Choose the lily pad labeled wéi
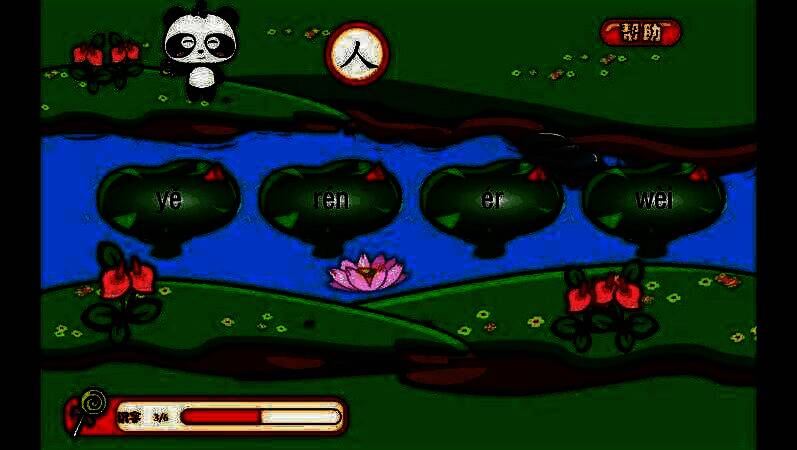This screenshot has width=797, height=450. pos(654,199)
